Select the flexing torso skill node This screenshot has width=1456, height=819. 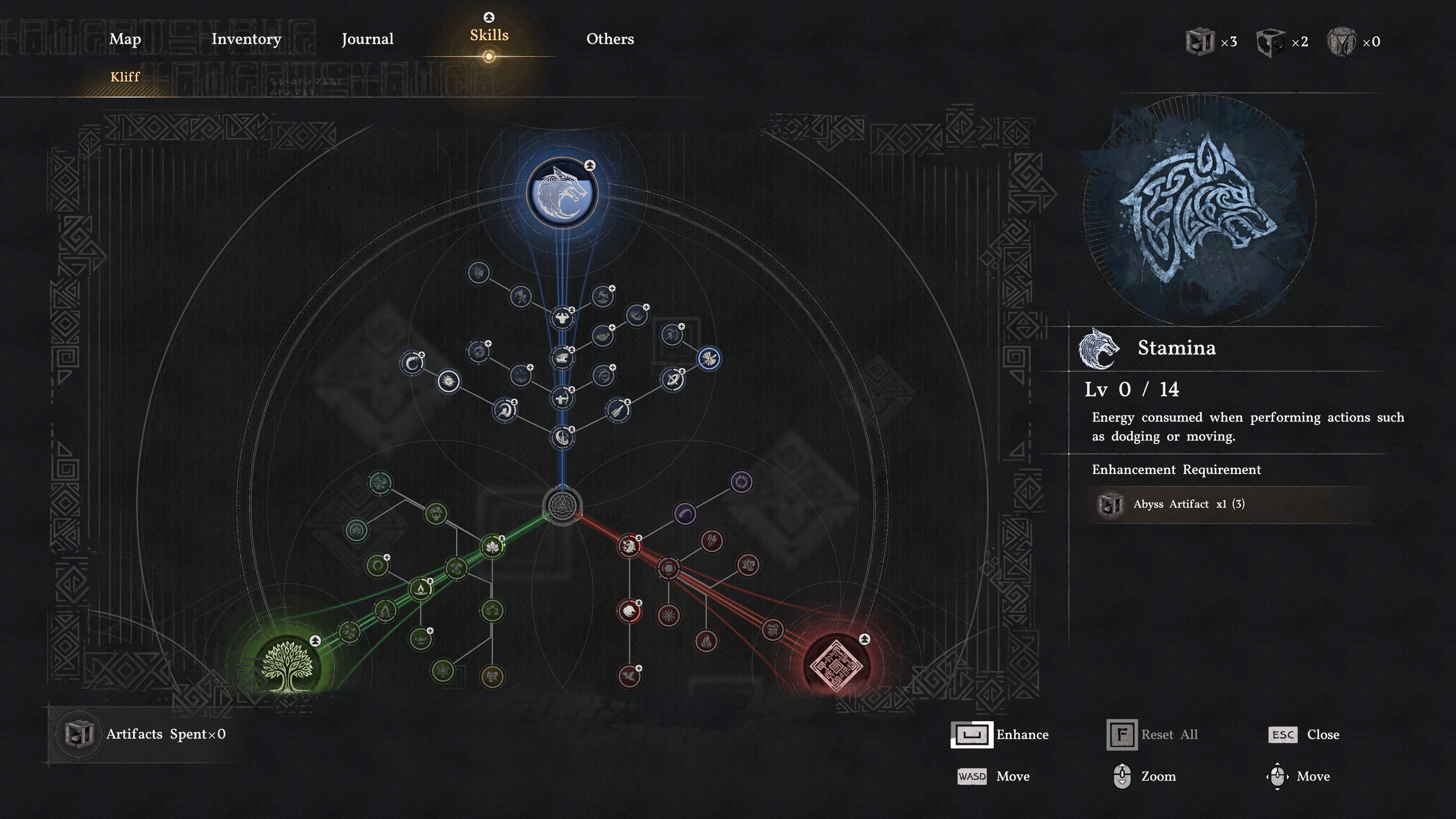[x=562, y=318]
